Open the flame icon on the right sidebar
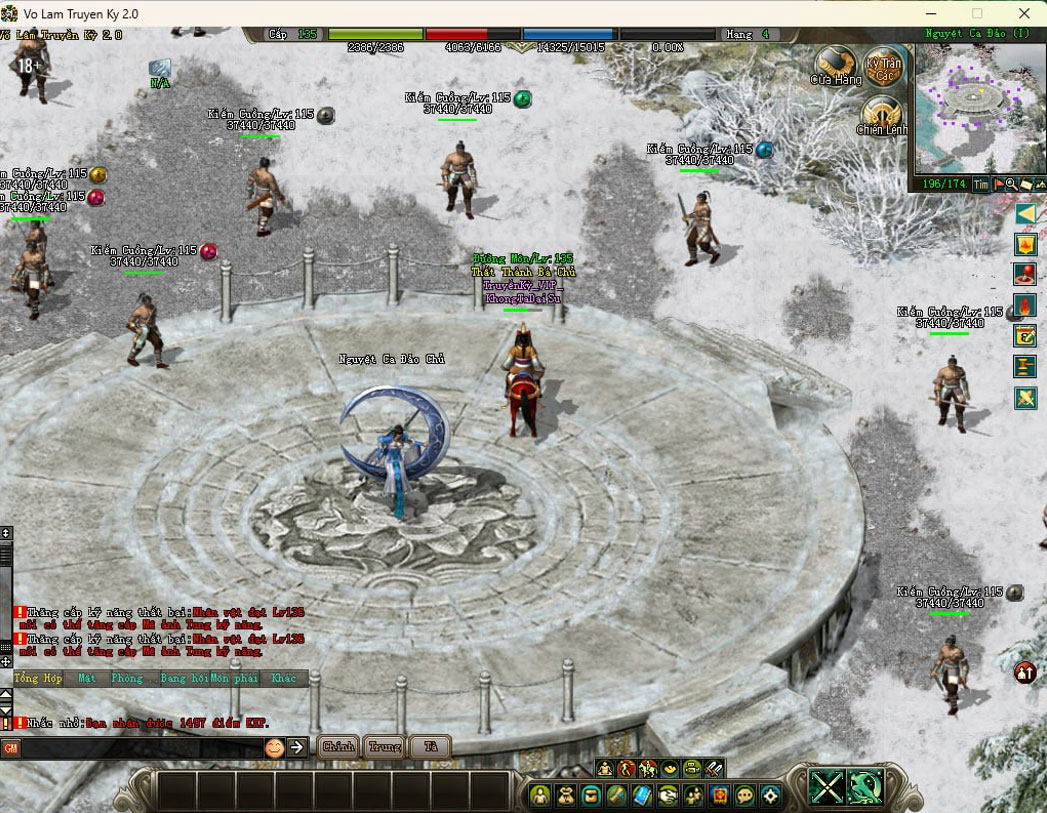Image resolution: width=1047 pixels, height=813 pixels. [1025, 305]
